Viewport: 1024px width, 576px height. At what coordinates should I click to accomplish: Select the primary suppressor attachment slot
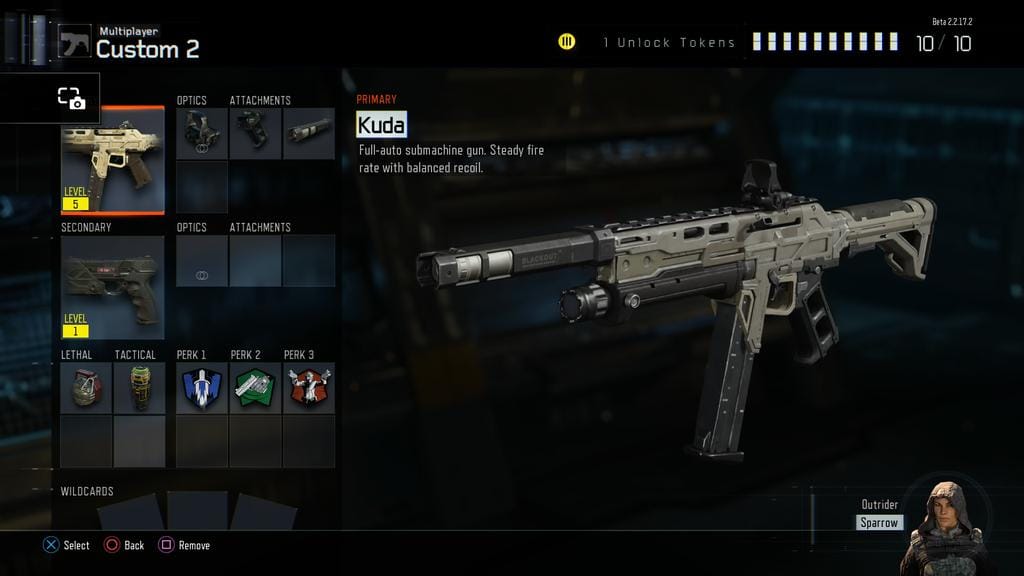pos(309,134)
